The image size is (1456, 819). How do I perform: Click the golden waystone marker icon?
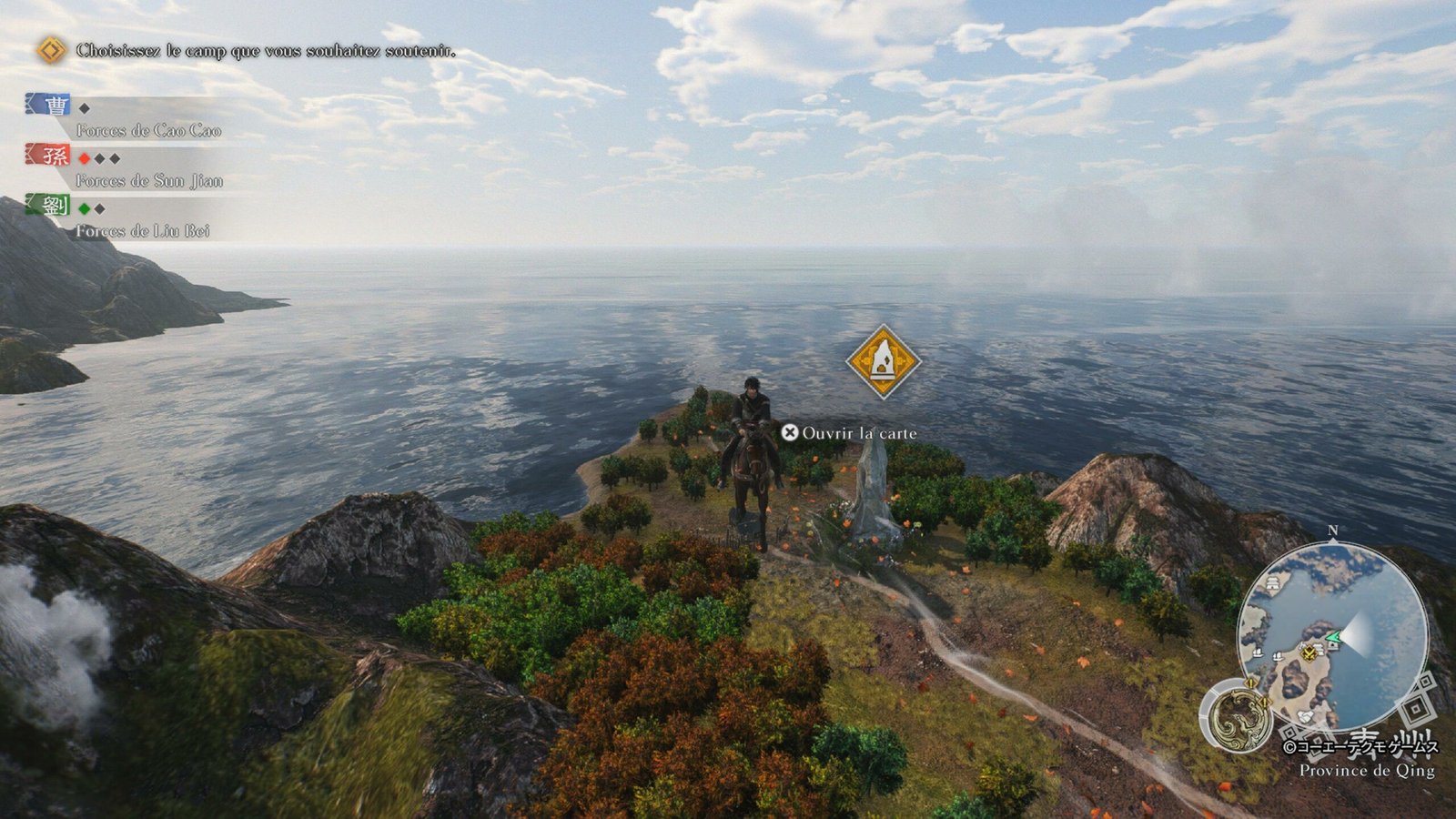[x=883, y=361]
